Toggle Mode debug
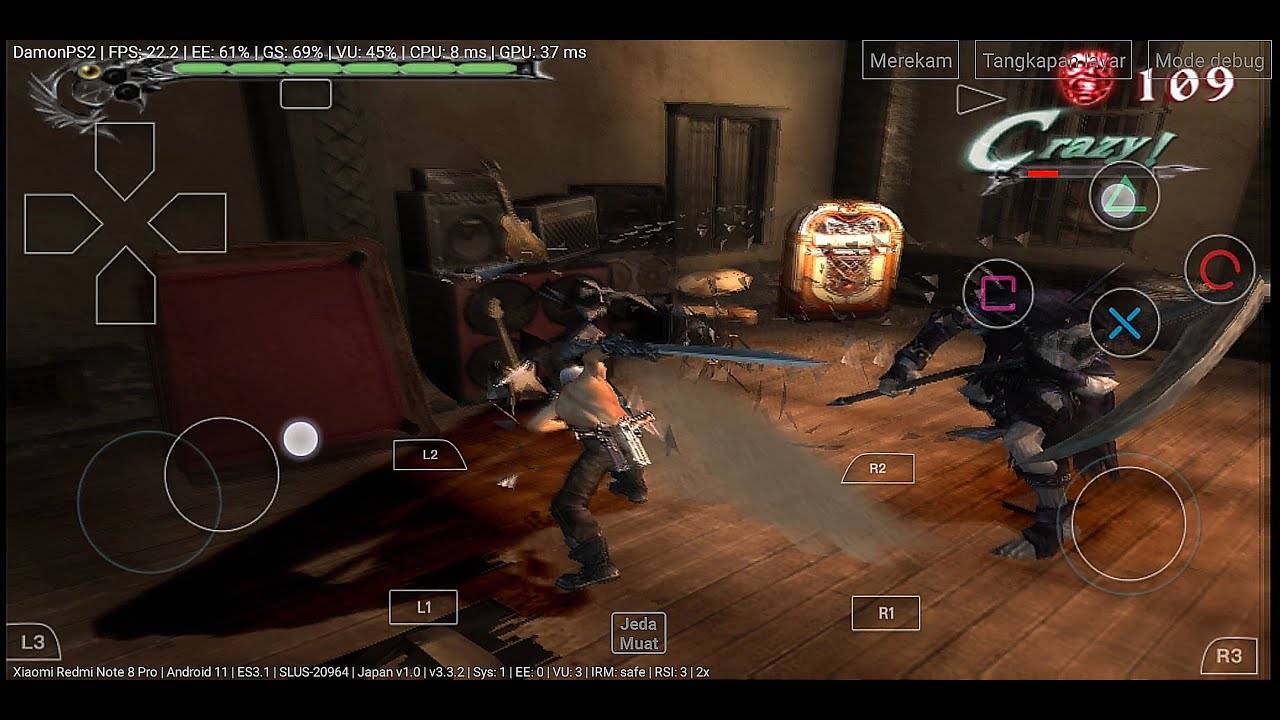The width and height of the screenshot is (1280, 720). coord(1209,60)
